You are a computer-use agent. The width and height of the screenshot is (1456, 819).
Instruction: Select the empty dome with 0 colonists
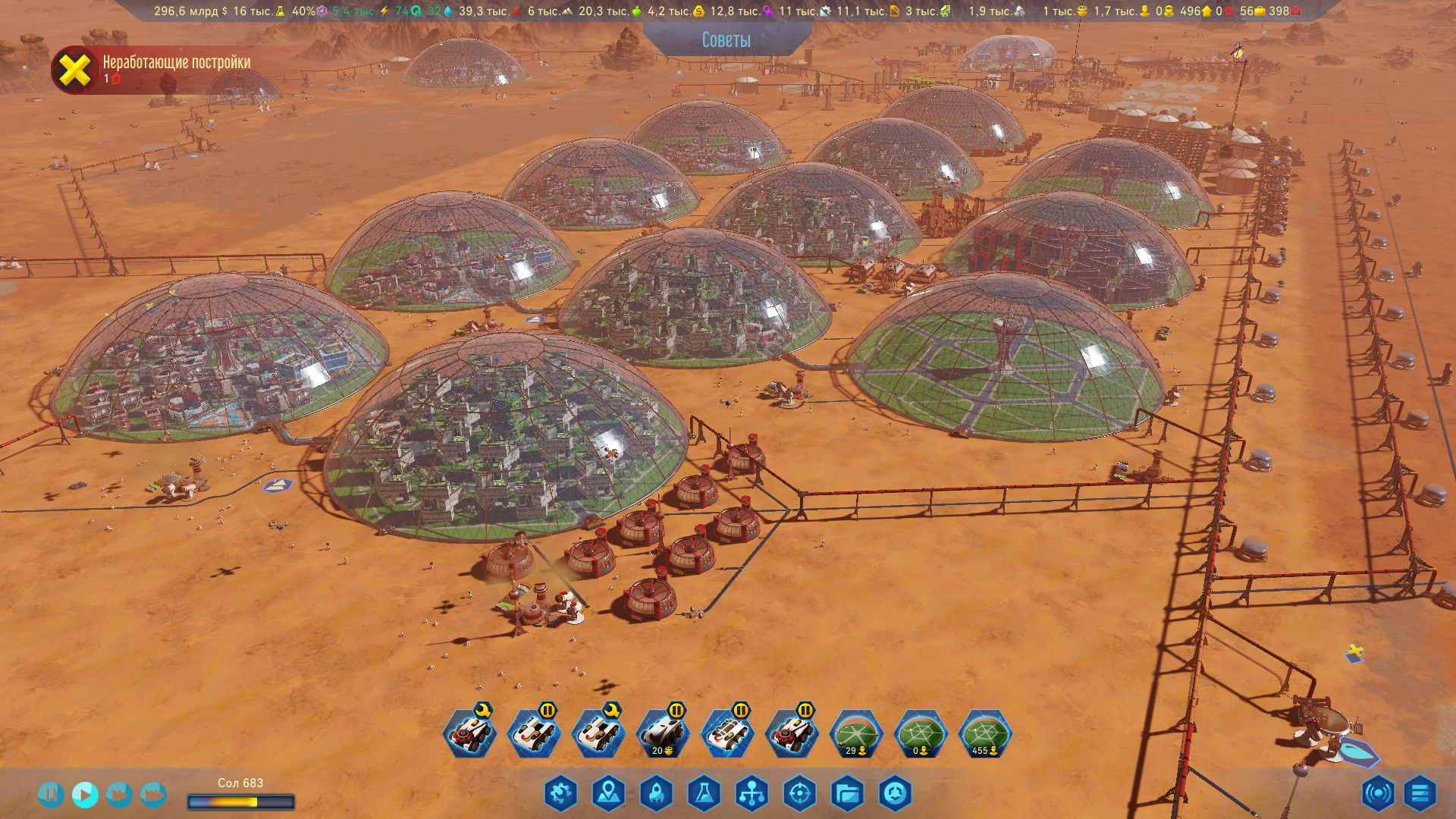click(920, 734)
